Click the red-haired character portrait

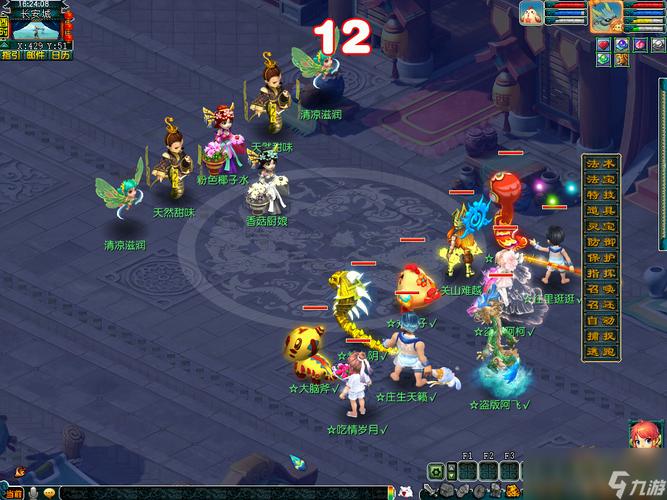(644, 437)
